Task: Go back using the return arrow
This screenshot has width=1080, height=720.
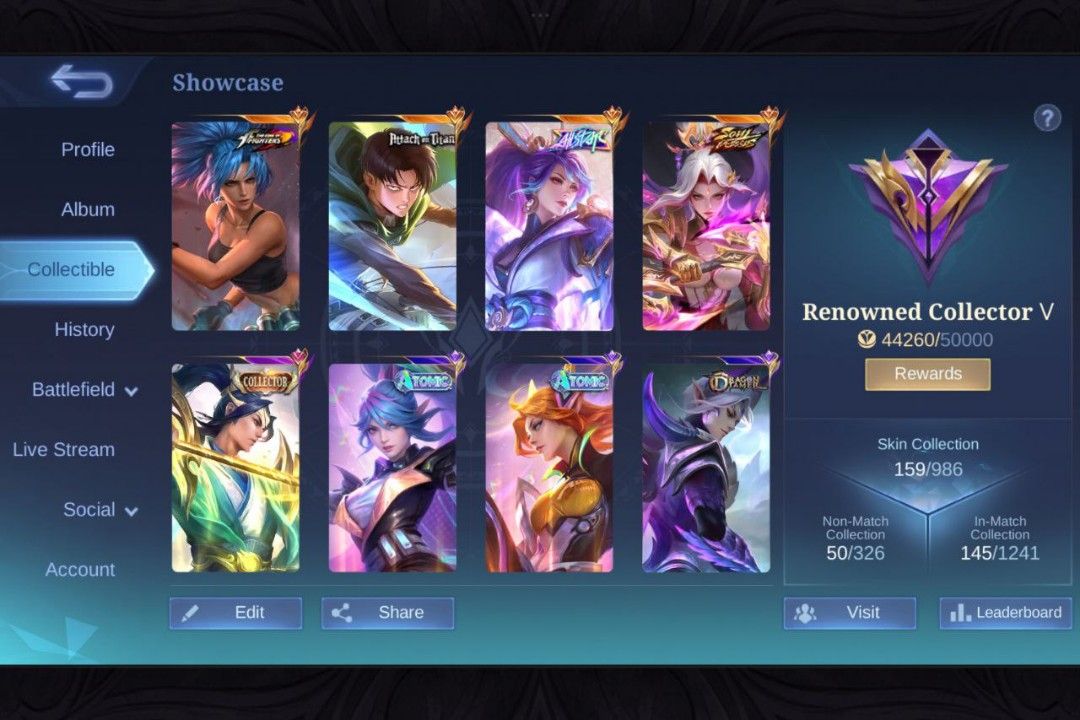Action: pyautogui.click(x=82, y=82)
